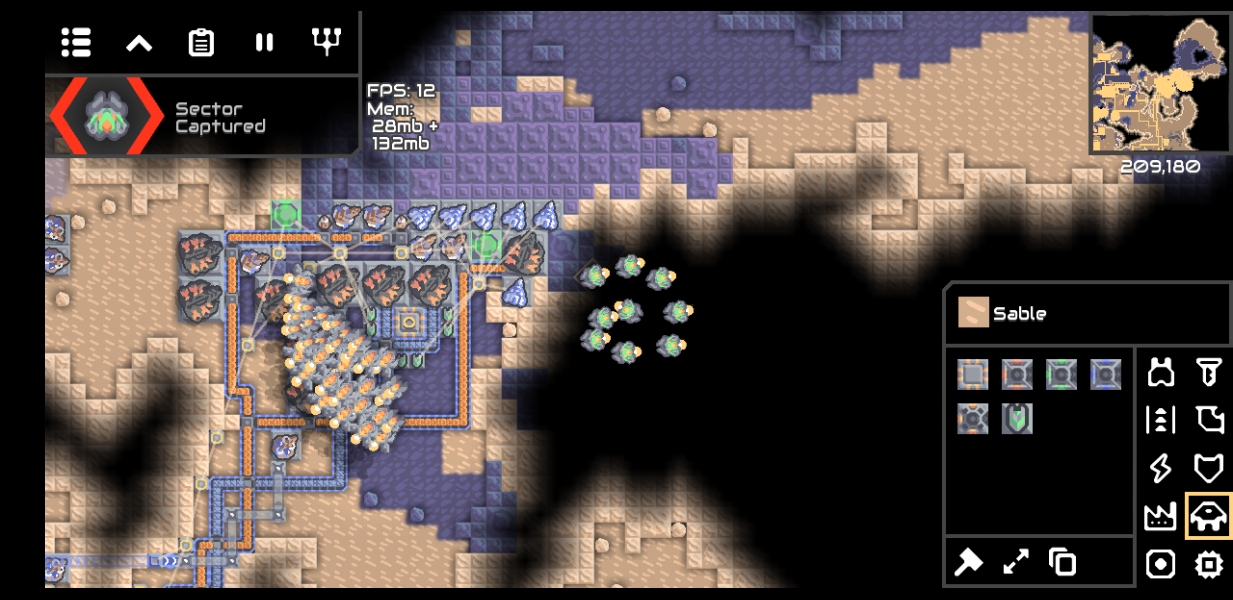Open the tech tree
1233x600 pixels.
click(x=326, y=41)
